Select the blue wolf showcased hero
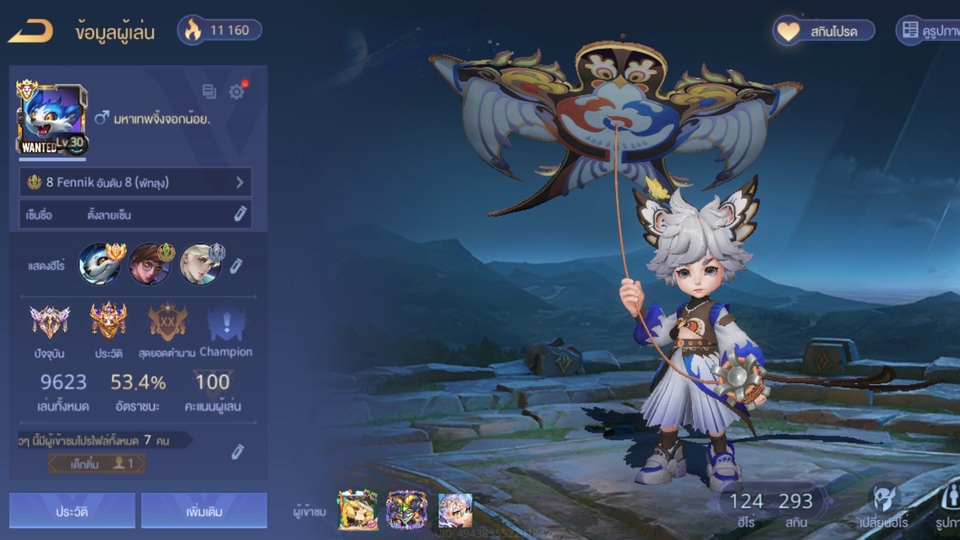 coord(100,264)
